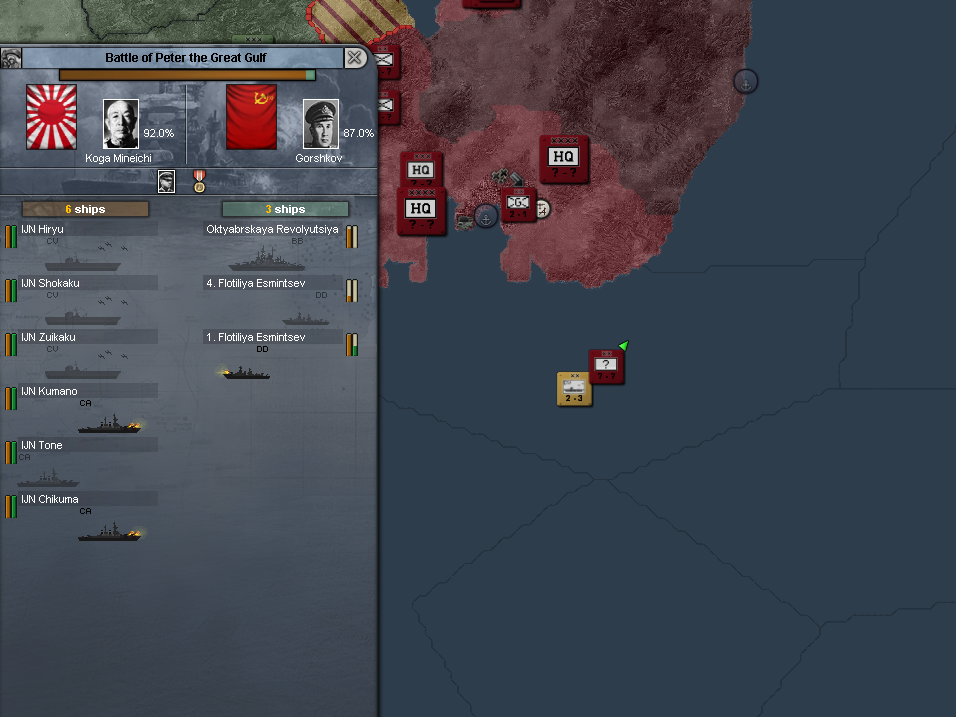Image resolution: width=956 pixels, height=717 pixels.
Task: View Gorshkov's commander portrait
Action: 321,124
